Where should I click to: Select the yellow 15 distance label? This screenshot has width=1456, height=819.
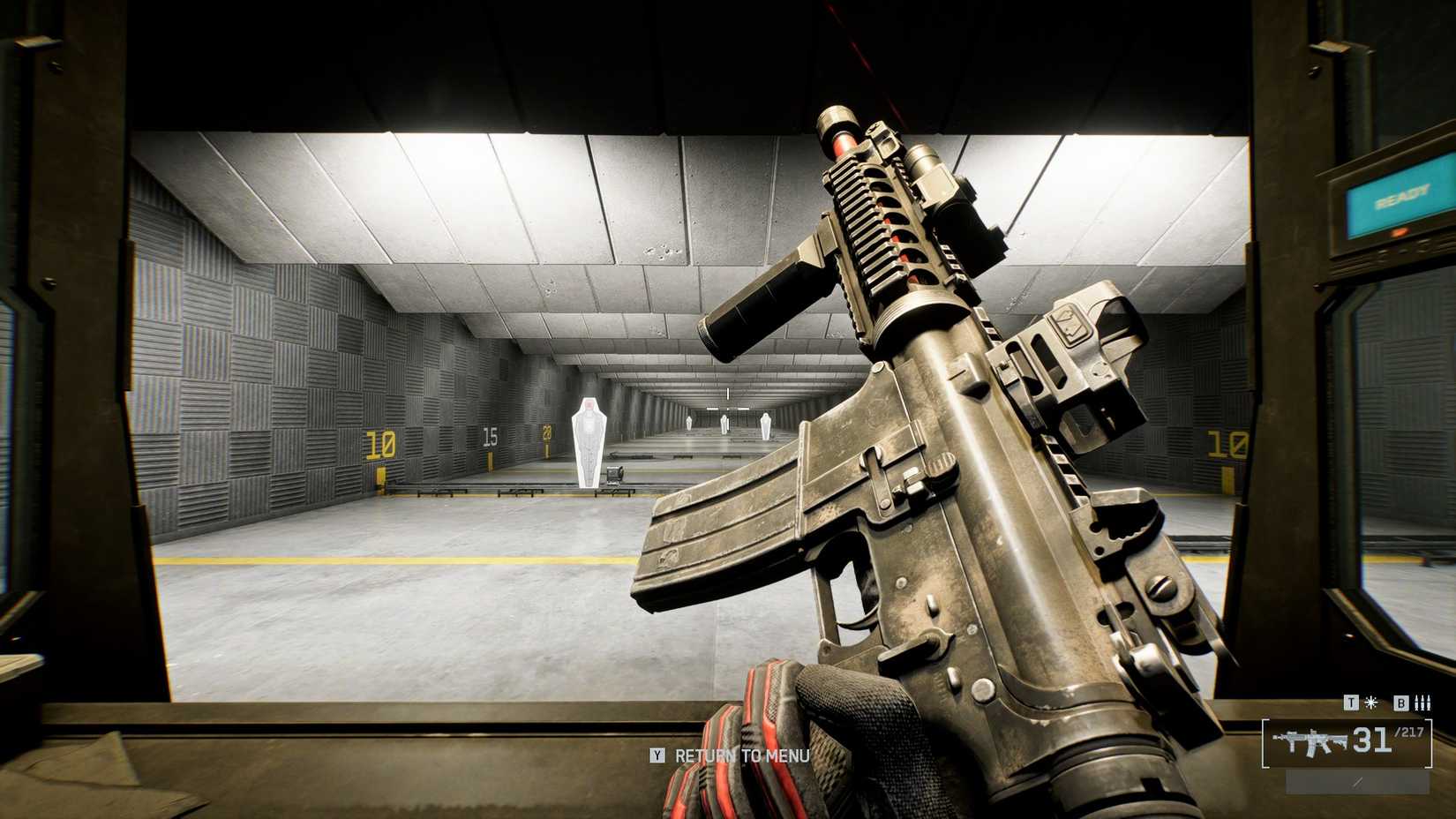[x=490, y=434]
